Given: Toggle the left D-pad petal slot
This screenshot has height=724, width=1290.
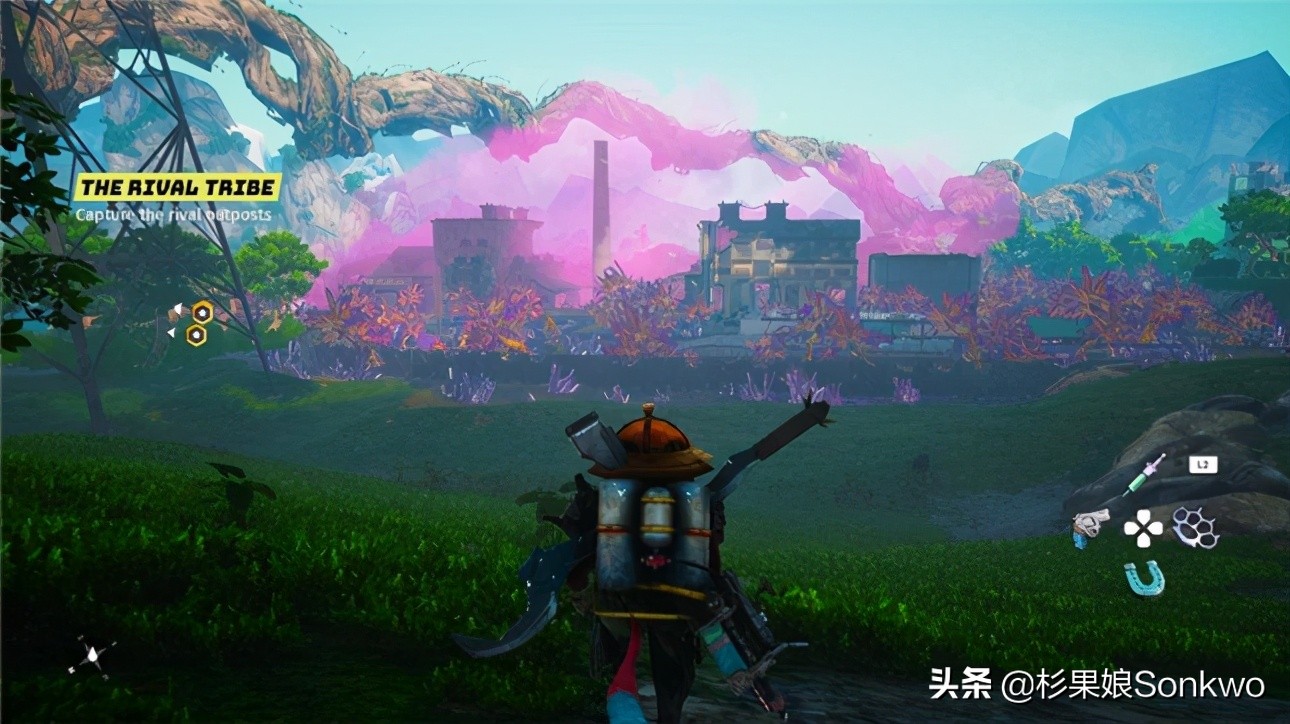Looking at the screenshot, I should [1130, 528].
